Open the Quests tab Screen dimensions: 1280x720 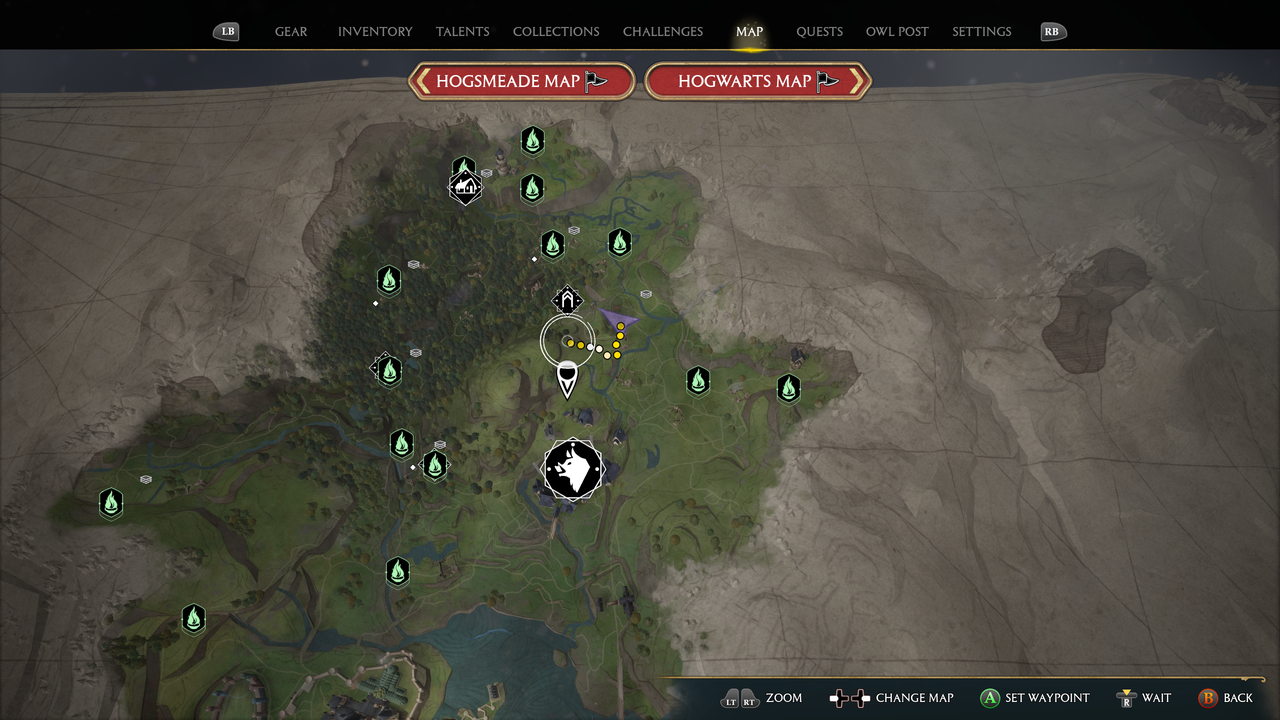pyautogui.click(x=819, y=31)
